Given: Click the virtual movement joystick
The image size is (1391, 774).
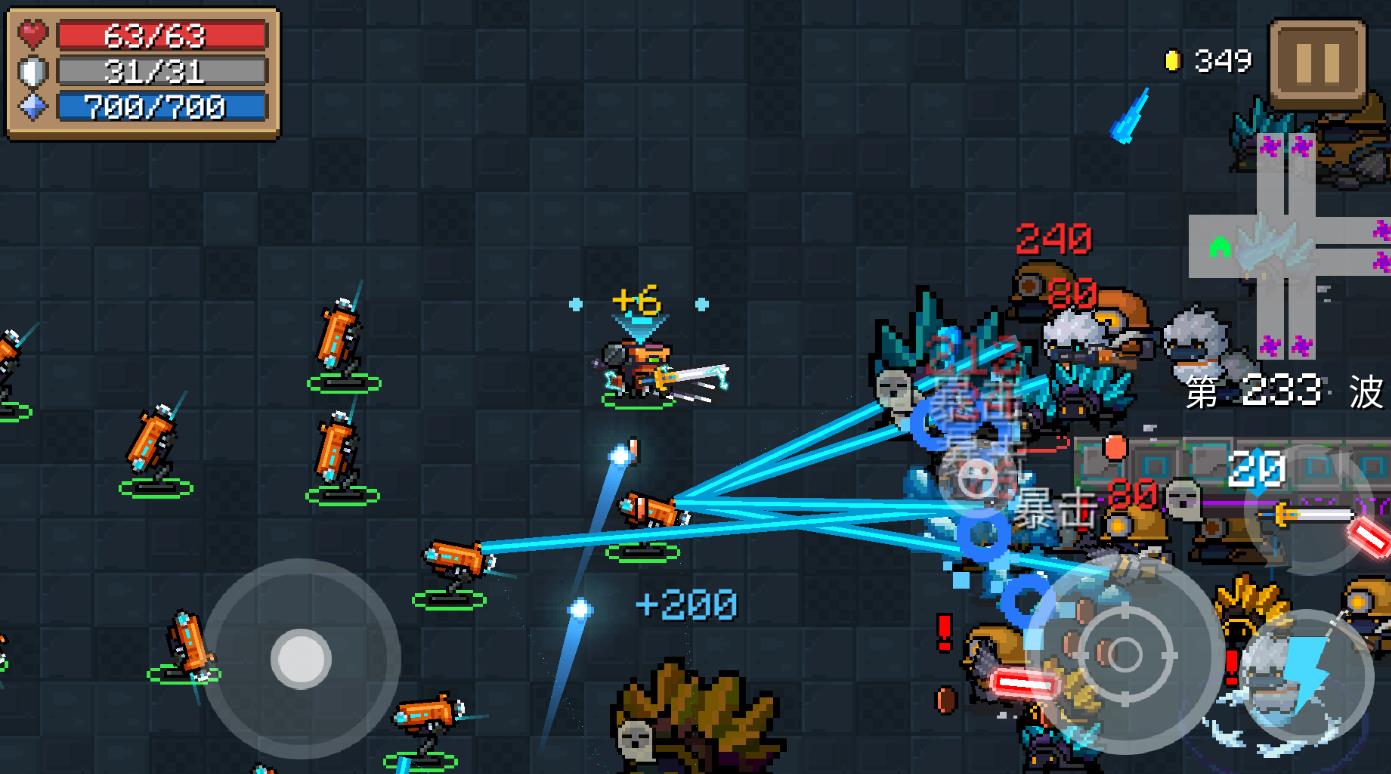Looking at the screenshot, I should tap(301, 659).
